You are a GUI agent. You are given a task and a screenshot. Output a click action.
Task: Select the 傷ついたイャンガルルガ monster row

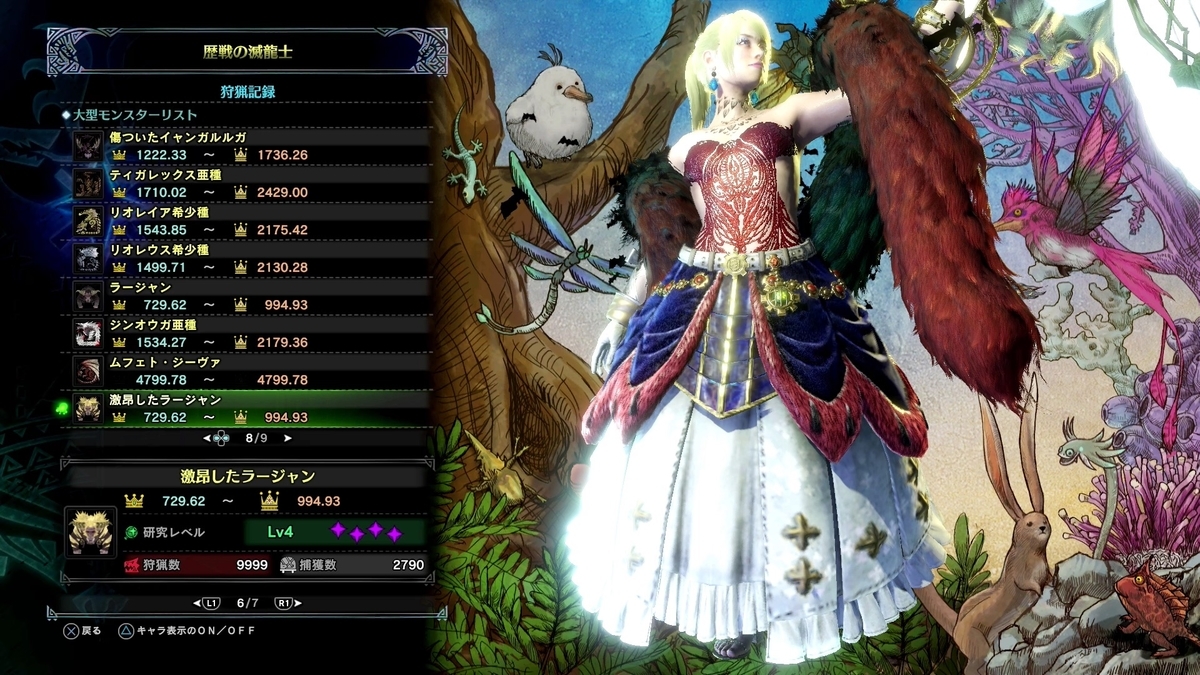coord(250,146)
